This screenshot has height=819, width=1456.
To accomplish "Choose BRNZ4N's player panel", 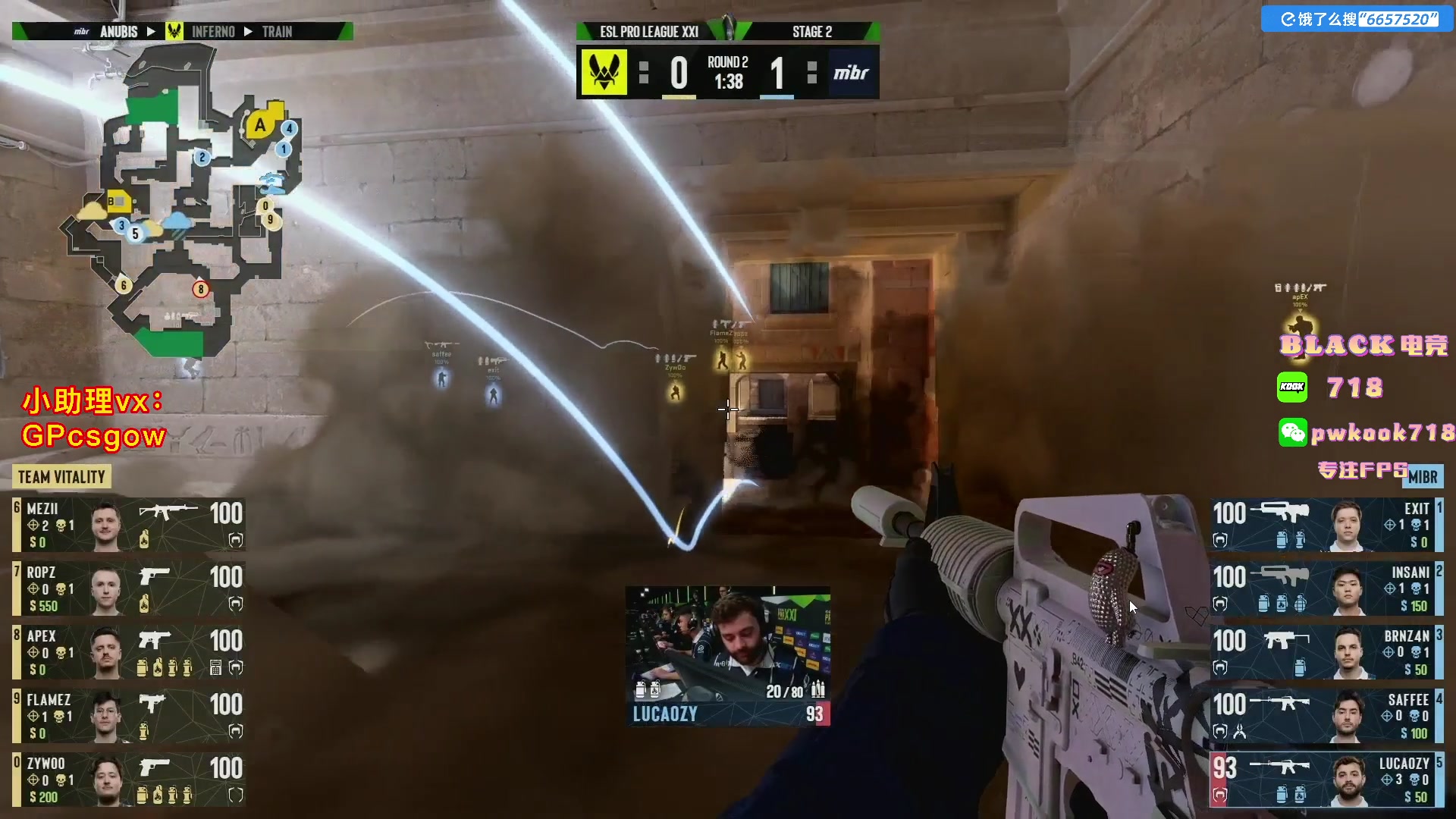I will 1326,652.
